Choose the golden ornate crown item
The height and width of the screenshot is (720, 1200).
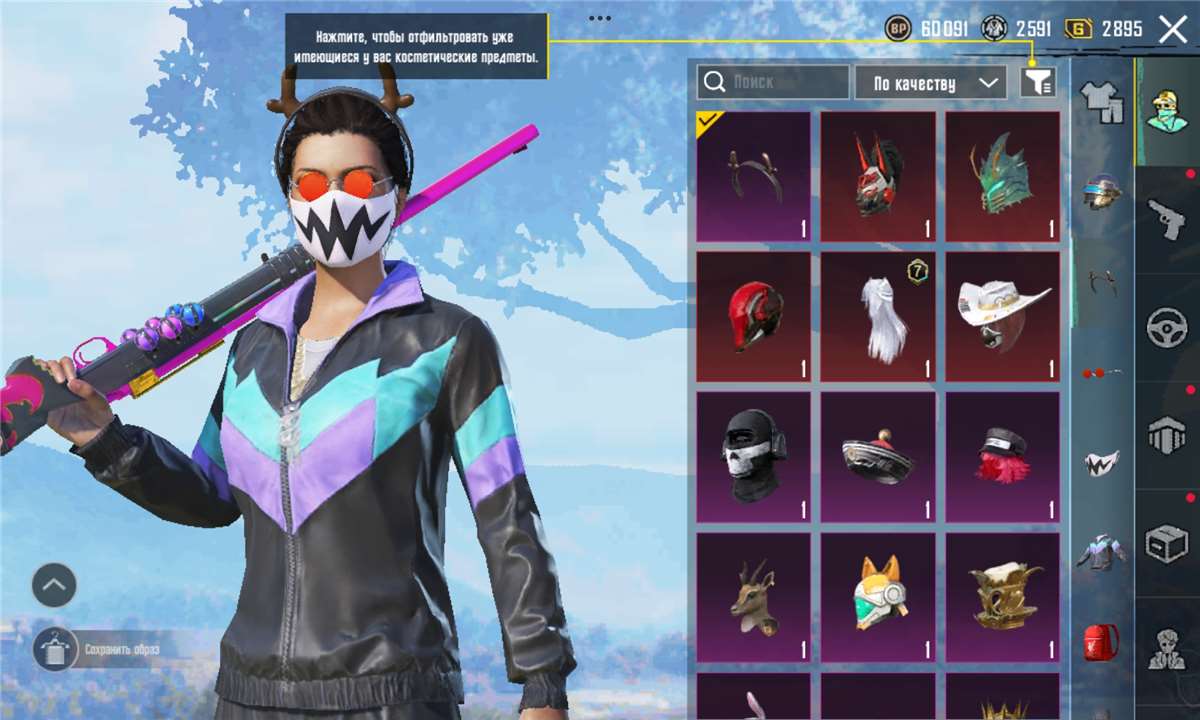tap(1002, 597)
